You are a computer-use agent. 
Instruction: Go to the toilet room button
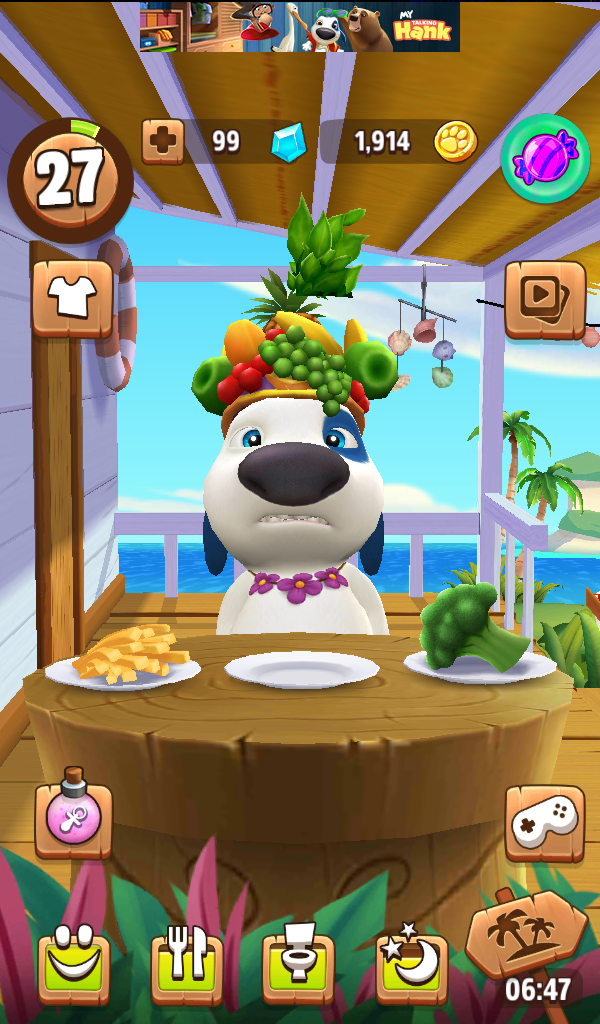[x=299, y=967]
